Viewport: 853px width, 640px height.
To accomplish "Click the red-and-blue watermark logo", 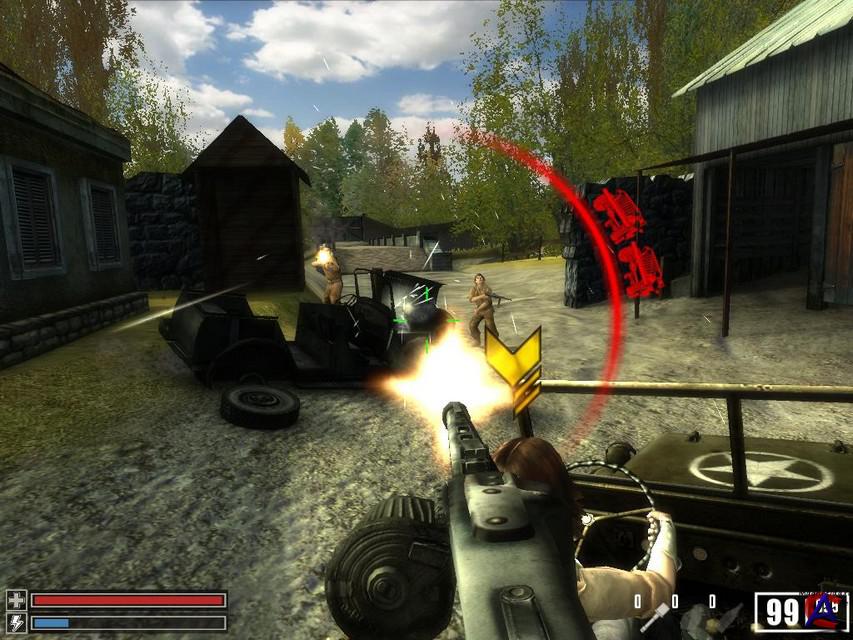I will pos(824,610).
